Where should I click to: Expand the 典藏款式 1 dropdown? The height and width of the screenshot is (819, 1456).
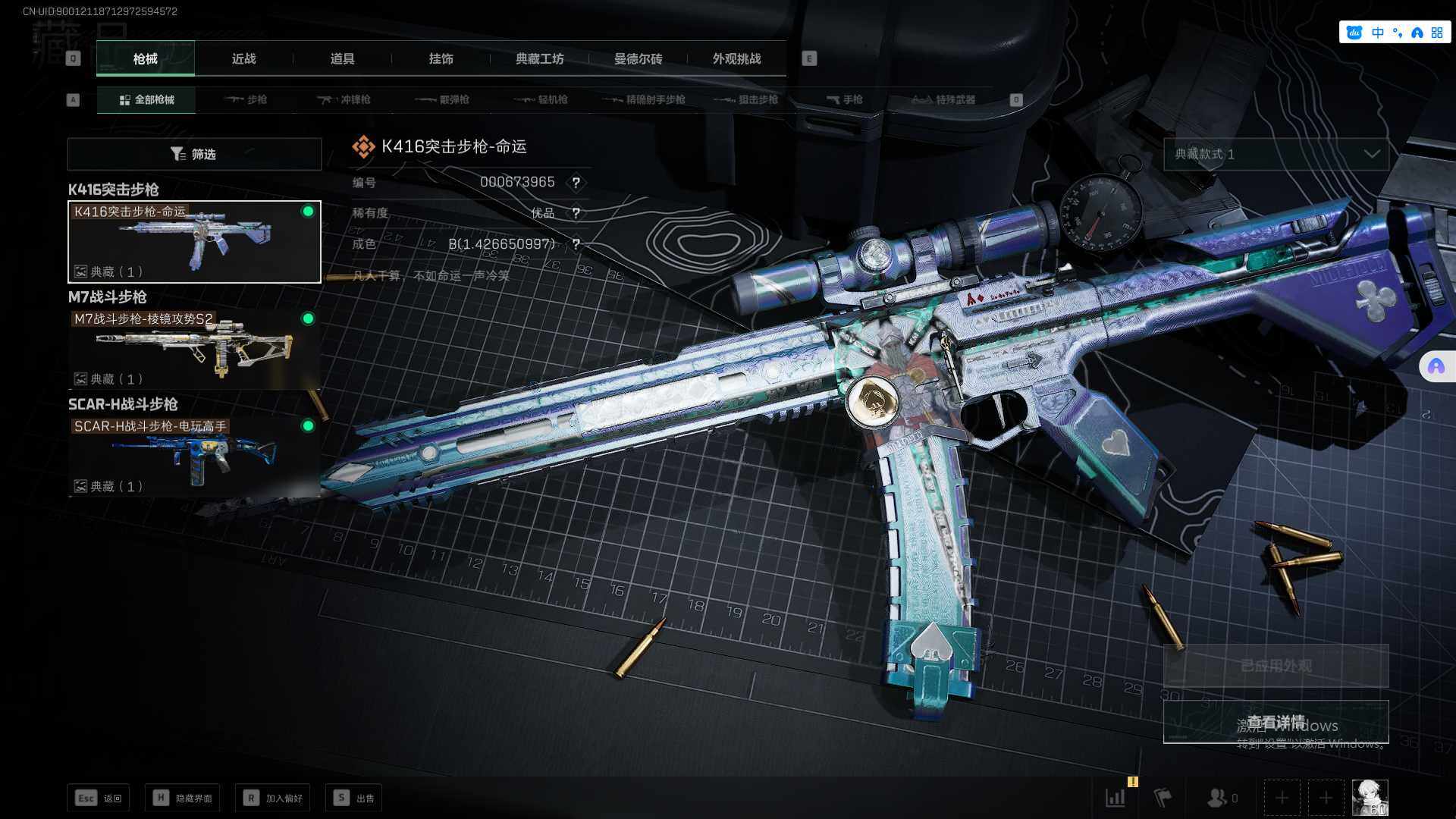1276,154
